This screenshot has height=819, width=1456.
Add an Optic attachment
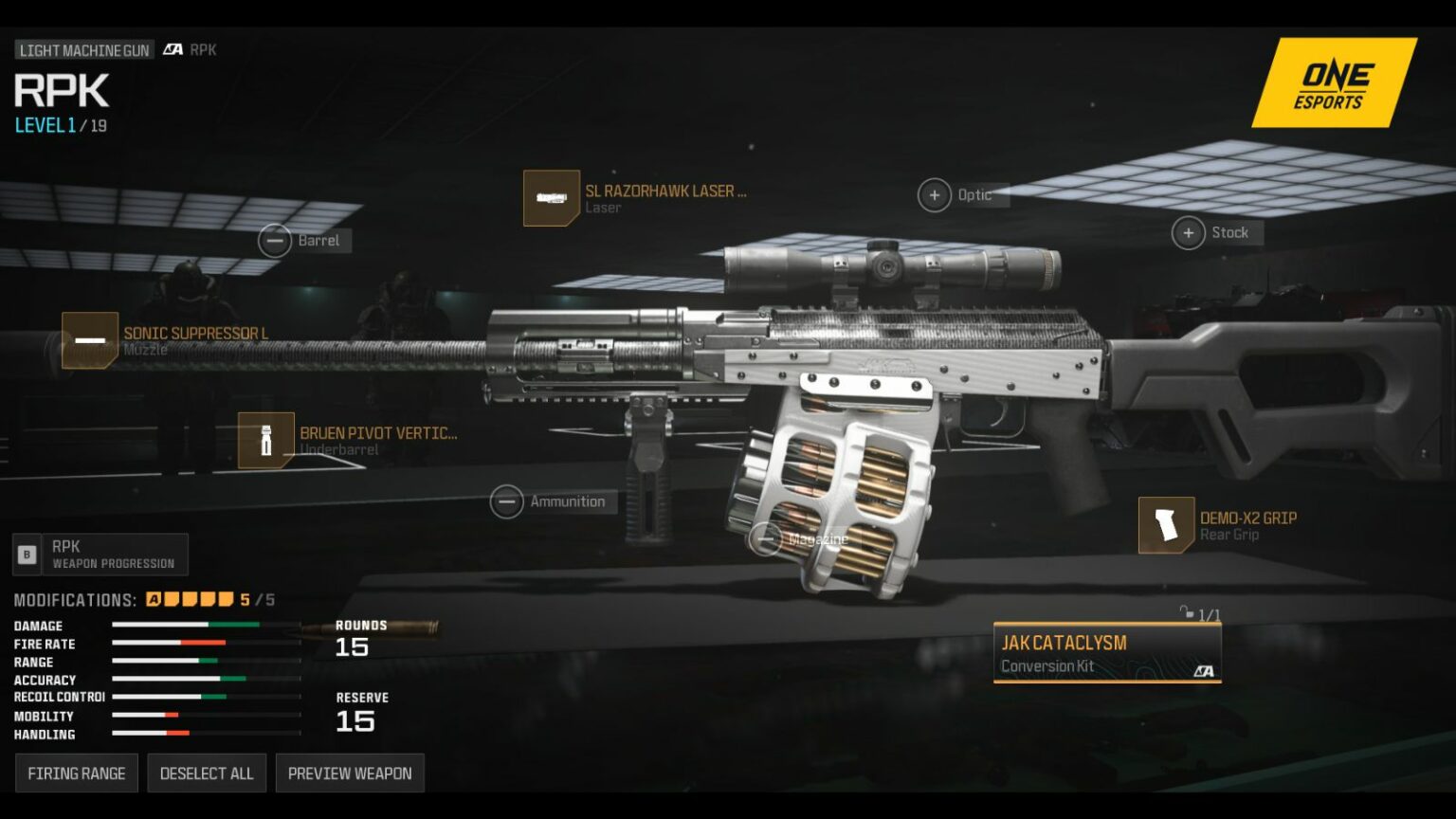tap(935, 195)
